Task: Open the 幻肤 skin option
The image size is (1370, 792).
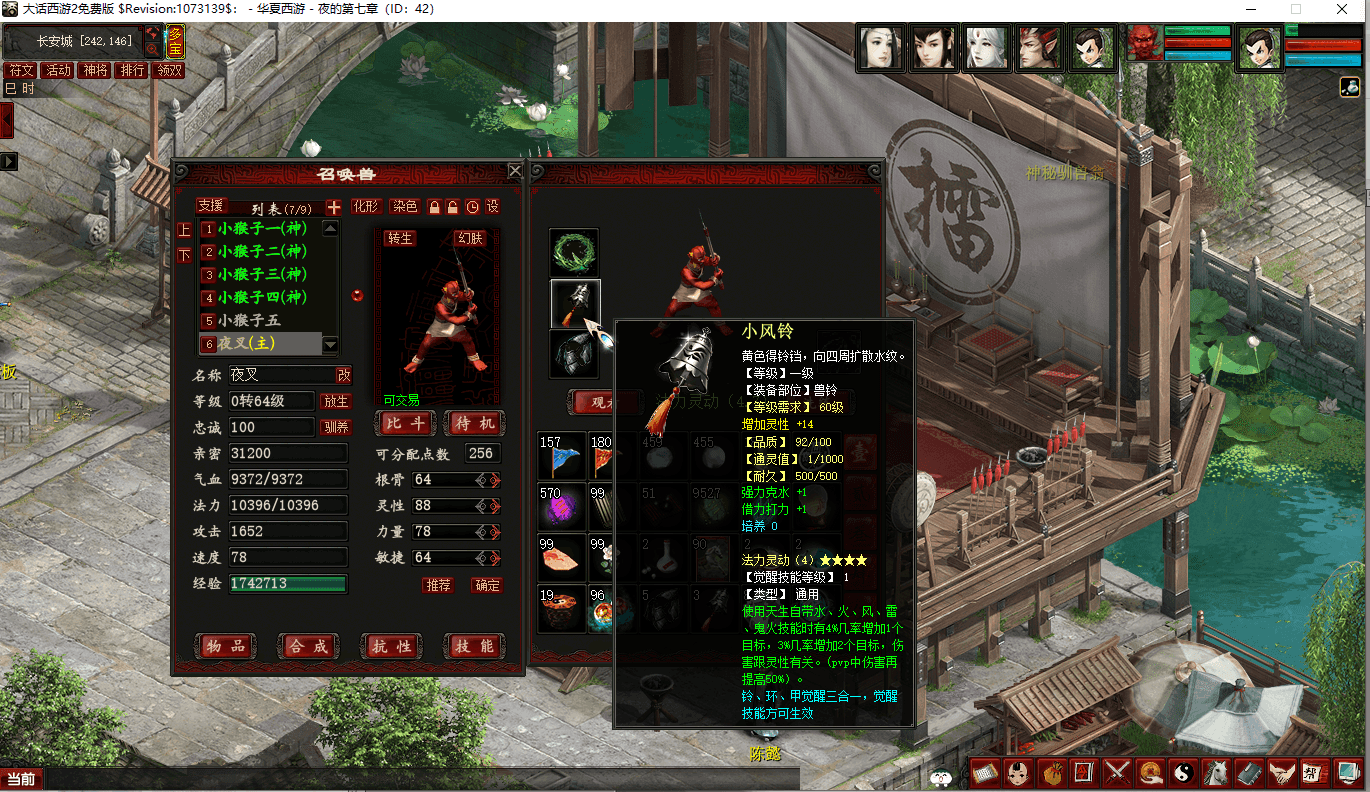Action: pos(470,238)
